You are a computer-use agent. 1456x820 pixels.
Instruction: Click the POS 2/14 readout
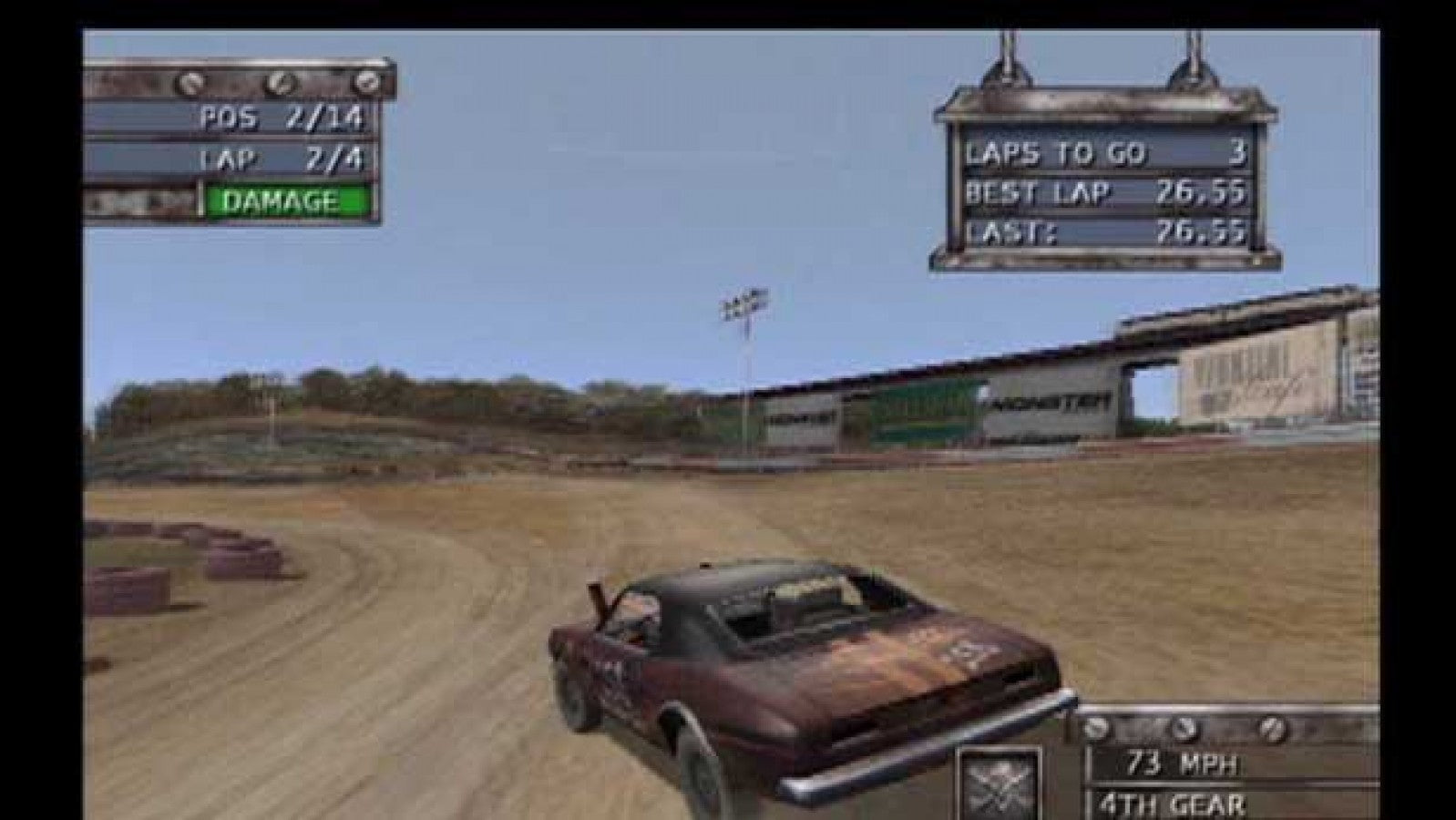pos(282,118)
